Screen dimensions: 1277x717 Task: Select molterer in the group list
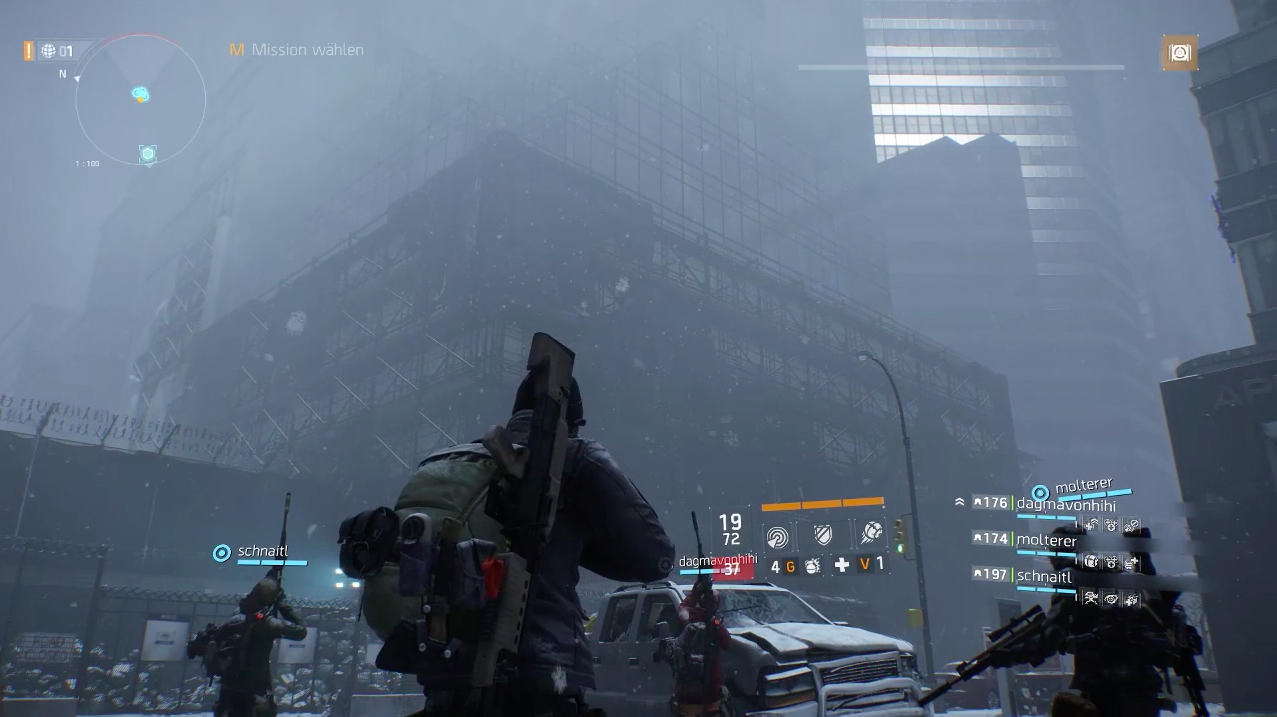pos(1046,540)
